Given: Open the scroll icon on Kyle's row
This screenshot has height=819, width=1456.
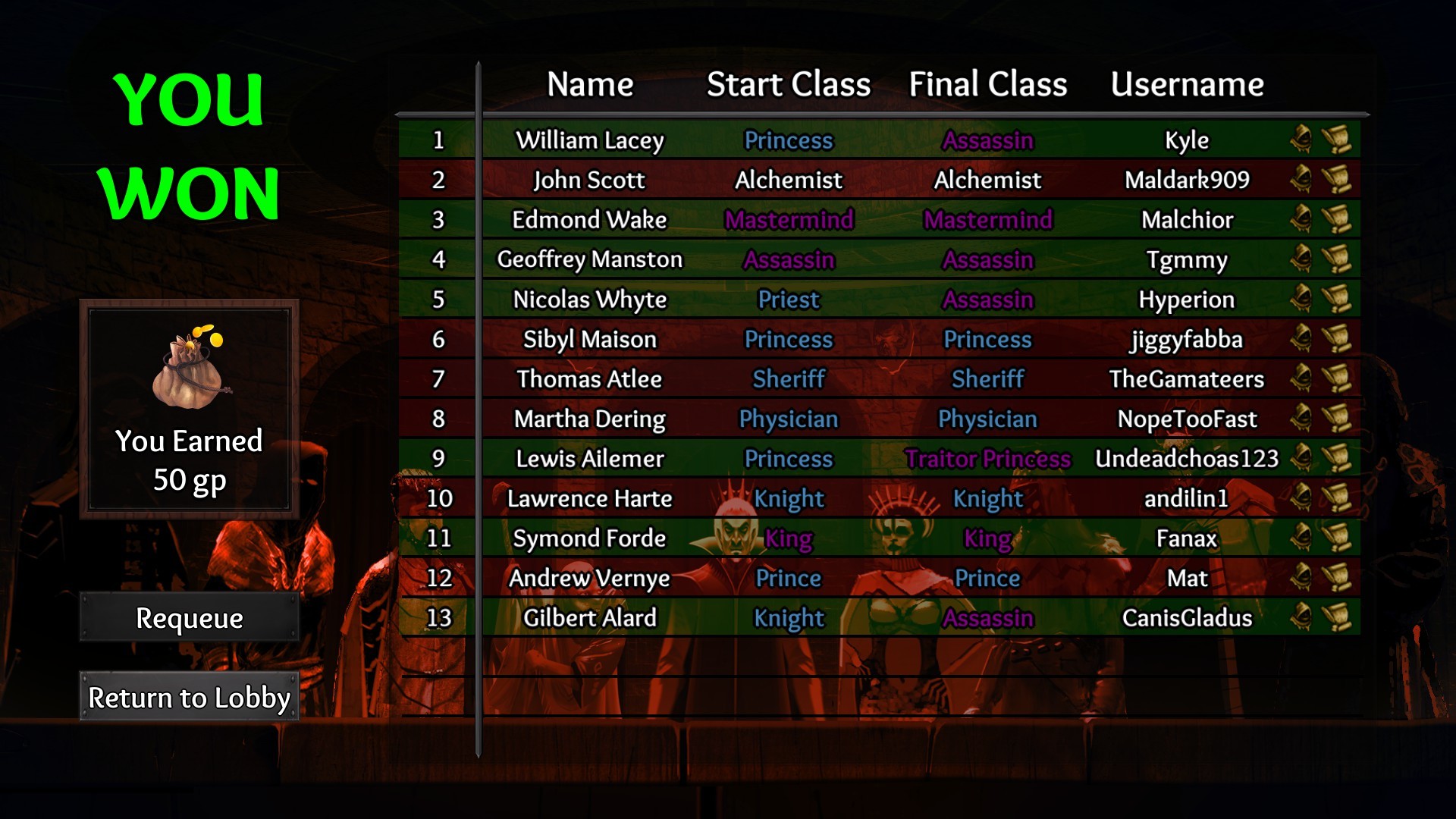Looking at the screenshot, I should [x=1336, y=140].
